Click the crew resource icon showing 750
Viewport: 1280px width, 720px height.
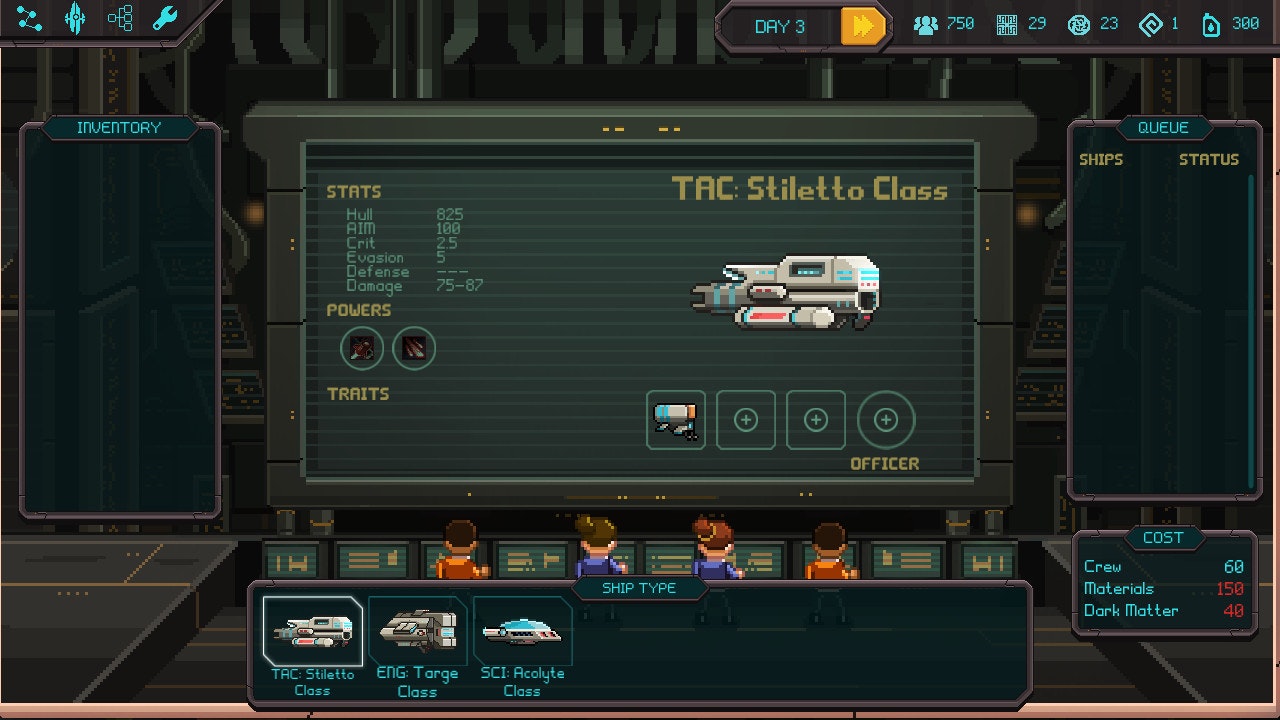coord(925,24)
